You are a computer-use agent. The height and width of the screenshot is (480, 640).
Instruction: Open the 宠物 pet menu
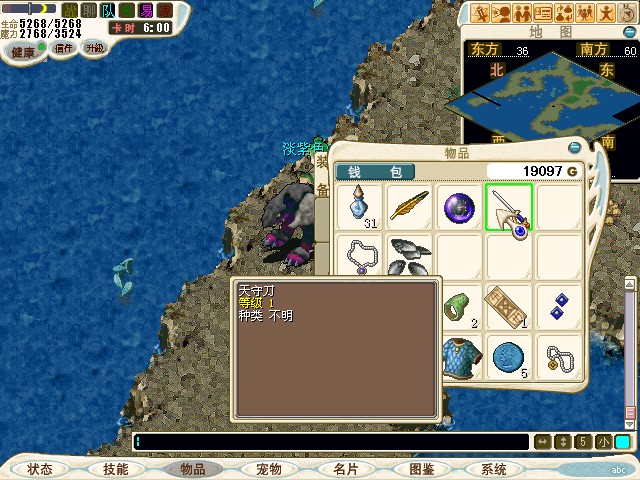point(268,468)
